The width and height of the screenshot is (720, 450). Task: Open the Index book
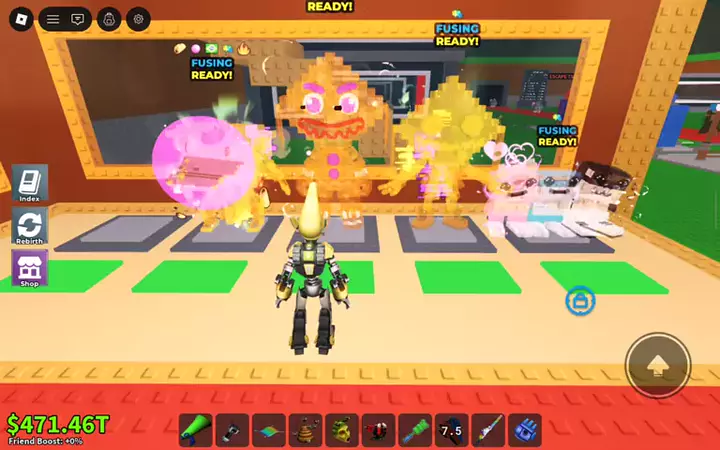tap(30, 184)
